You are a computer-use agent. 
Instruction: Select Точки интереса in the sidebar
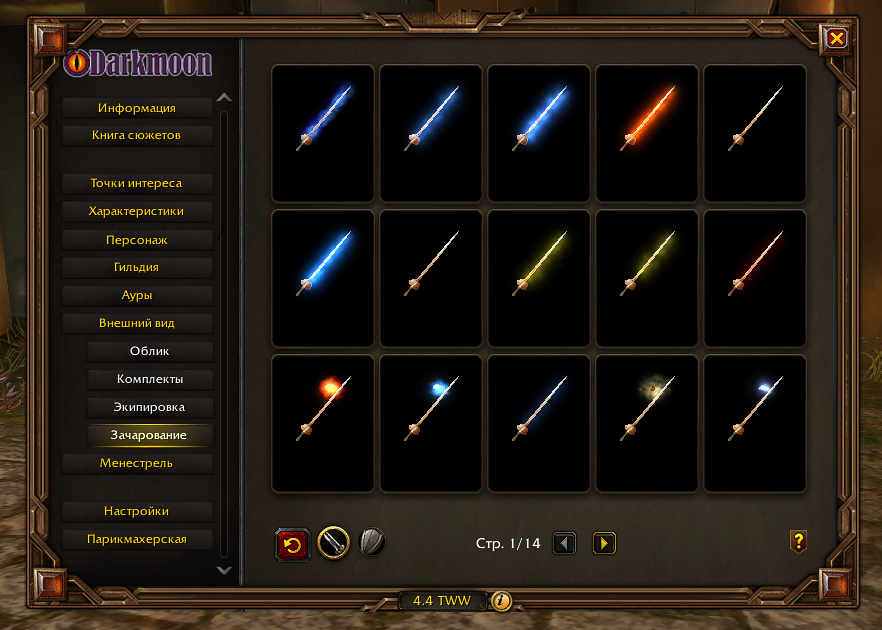click(137, 184)
